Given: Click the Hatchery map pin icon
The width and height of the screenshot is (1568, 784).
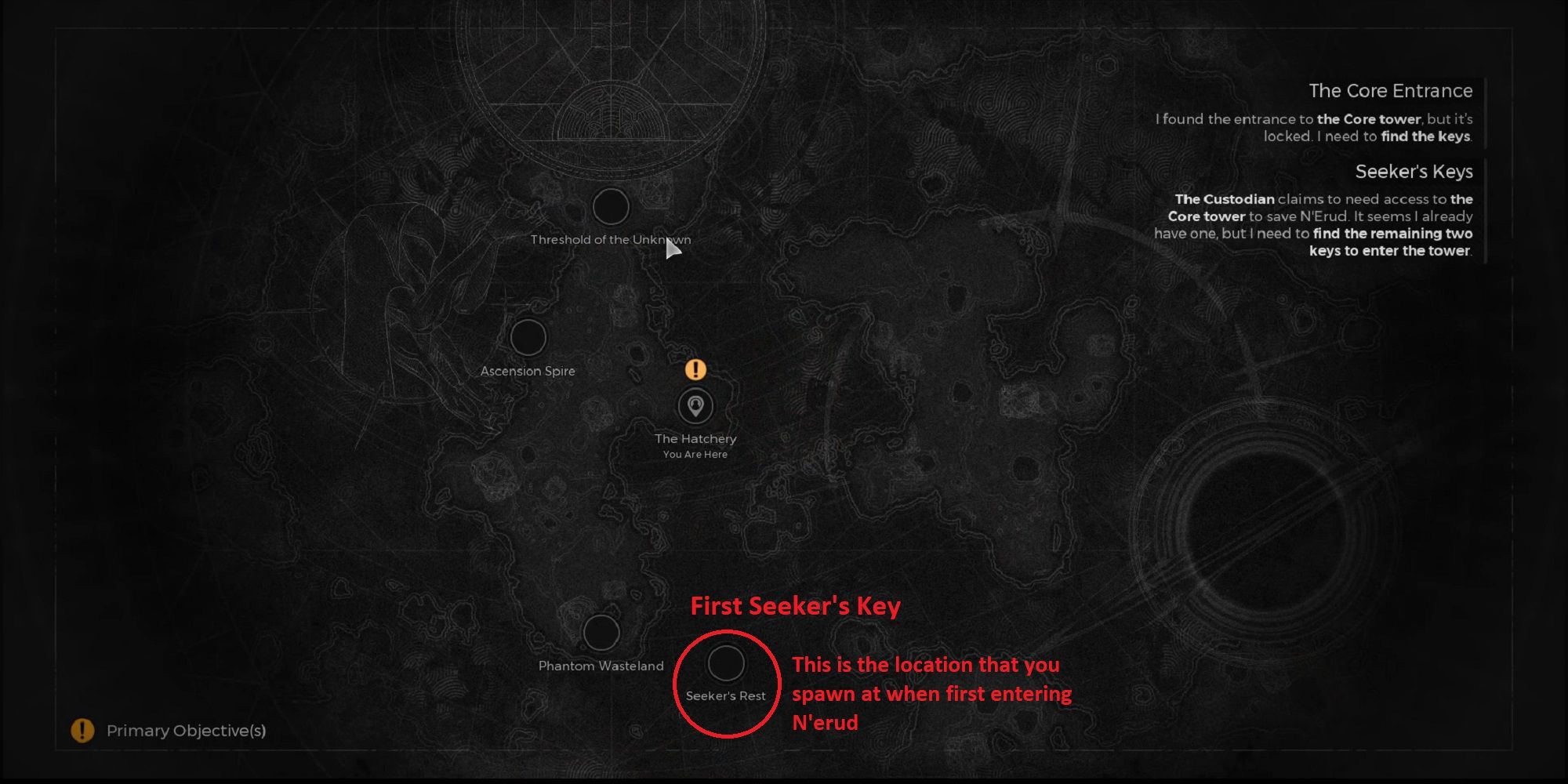Looking at the screenshot, I should pos(696,406).
